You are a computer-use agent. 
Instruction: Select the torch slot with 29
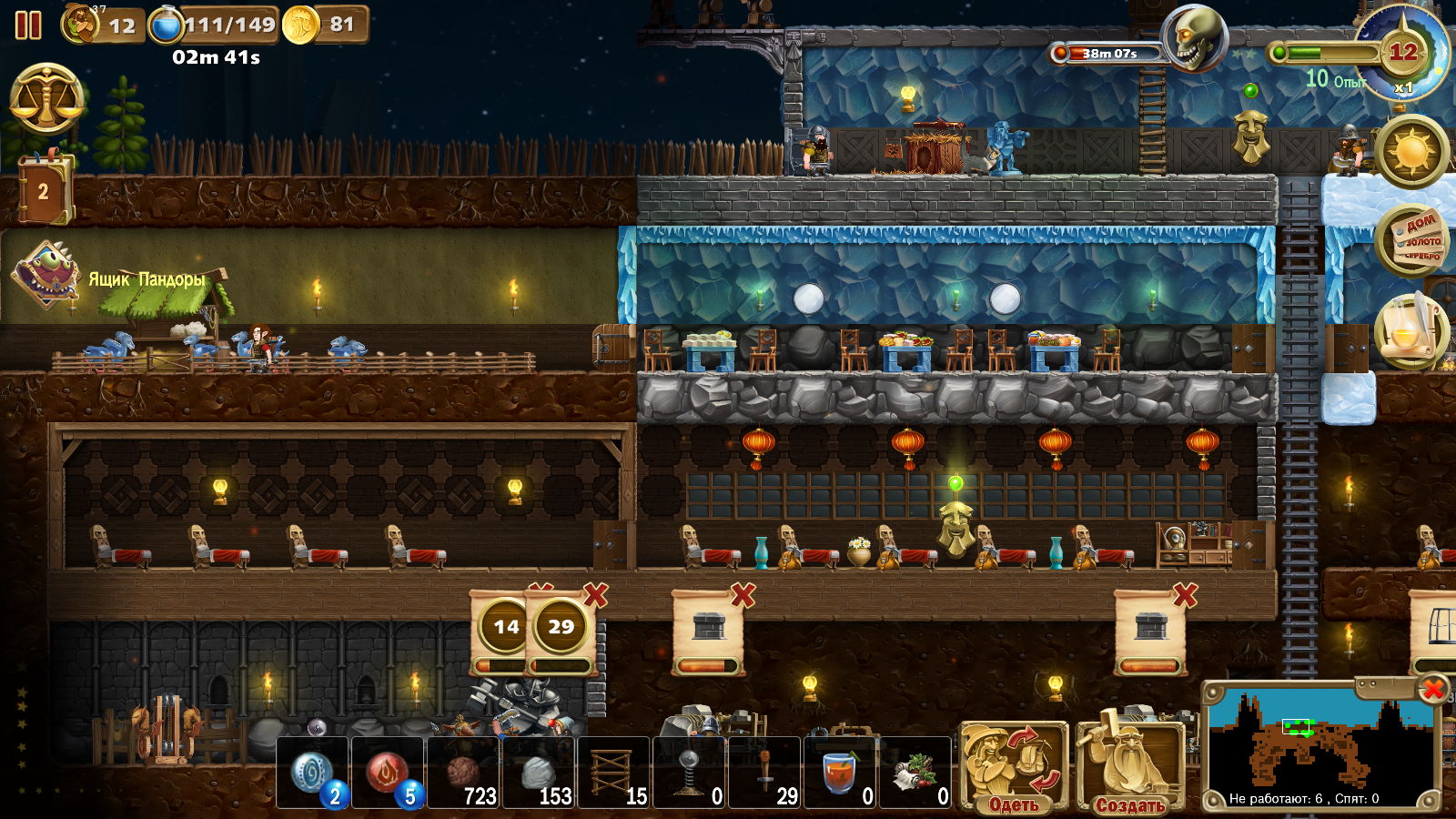(x=765, y=773)
